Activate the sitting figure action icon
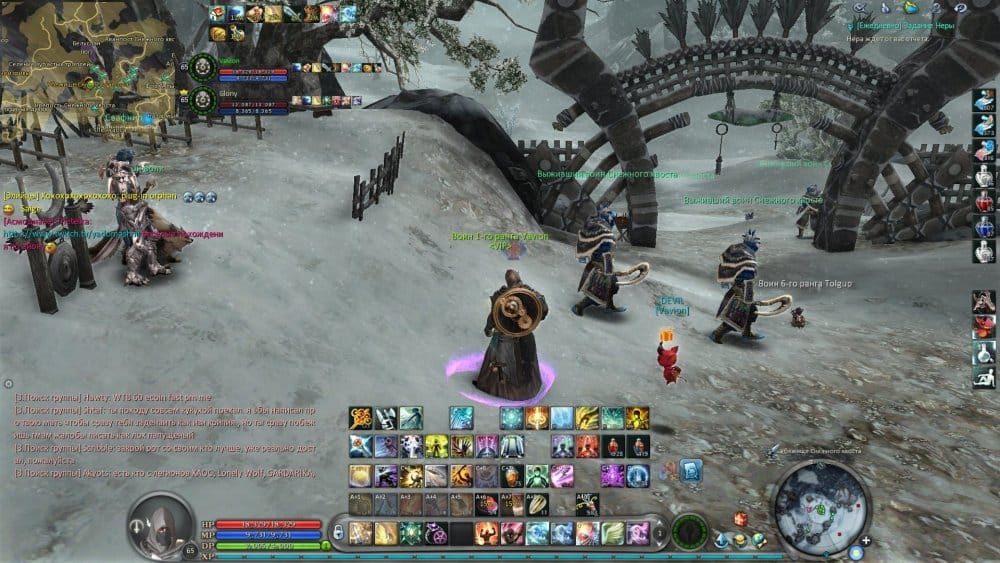 click(x=984, y=377)
